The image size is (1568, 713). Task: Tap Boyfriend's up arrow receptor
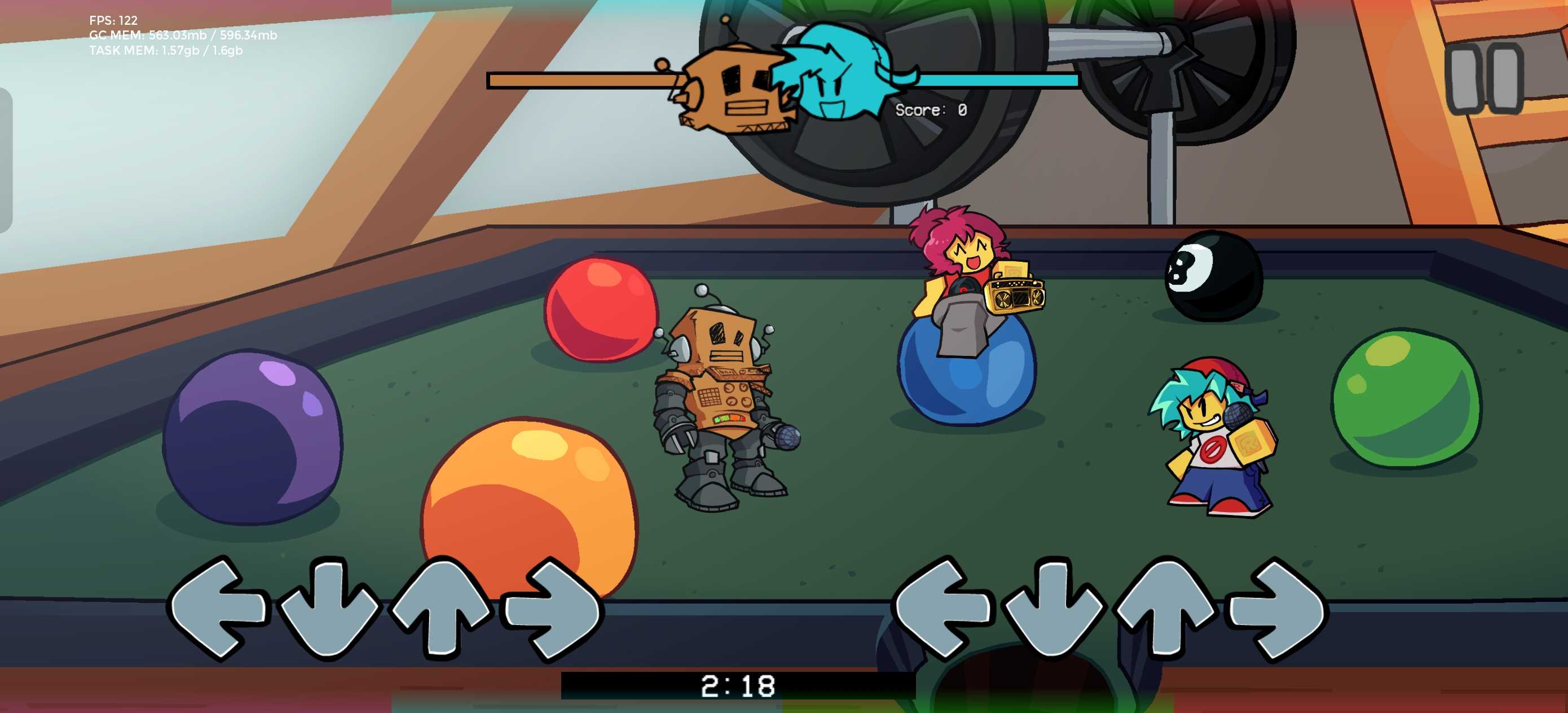pyautogui.click(x=1164, y=608)
